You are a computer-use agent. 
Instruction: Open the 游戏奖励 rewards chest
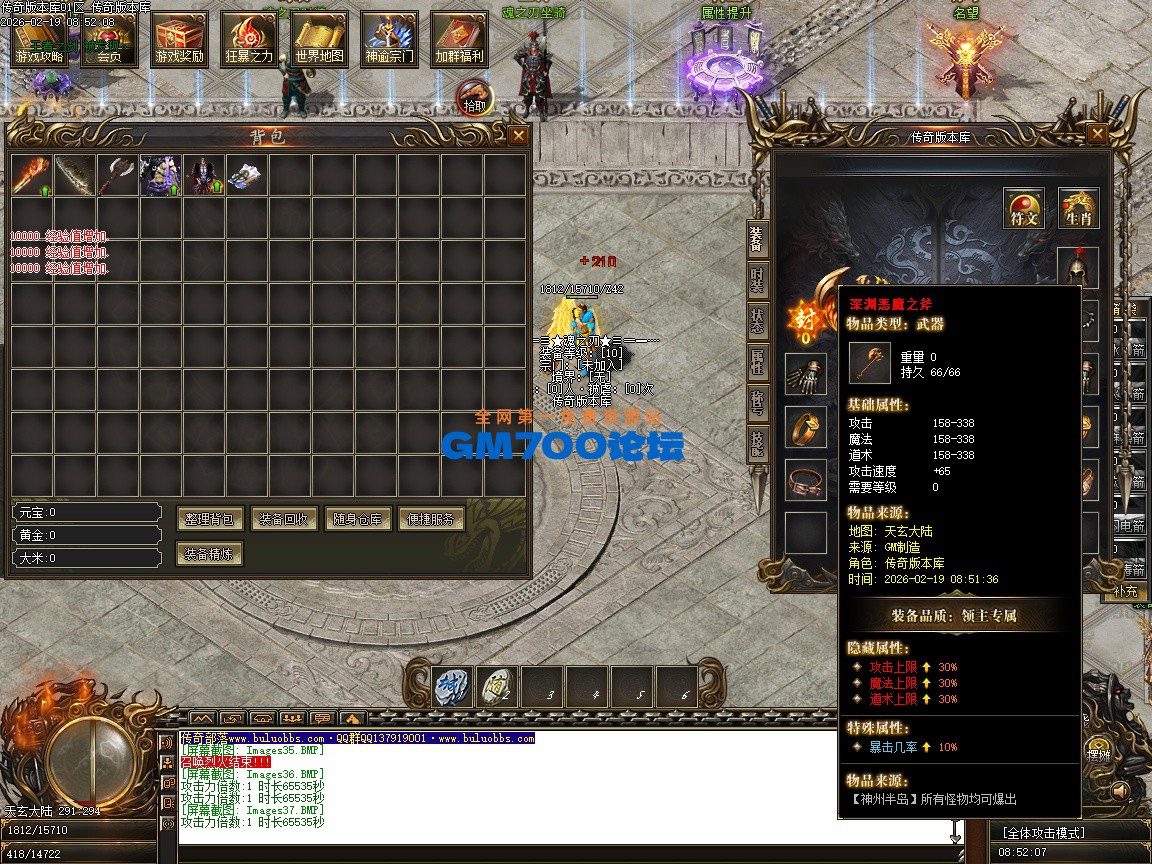(179, 40)
